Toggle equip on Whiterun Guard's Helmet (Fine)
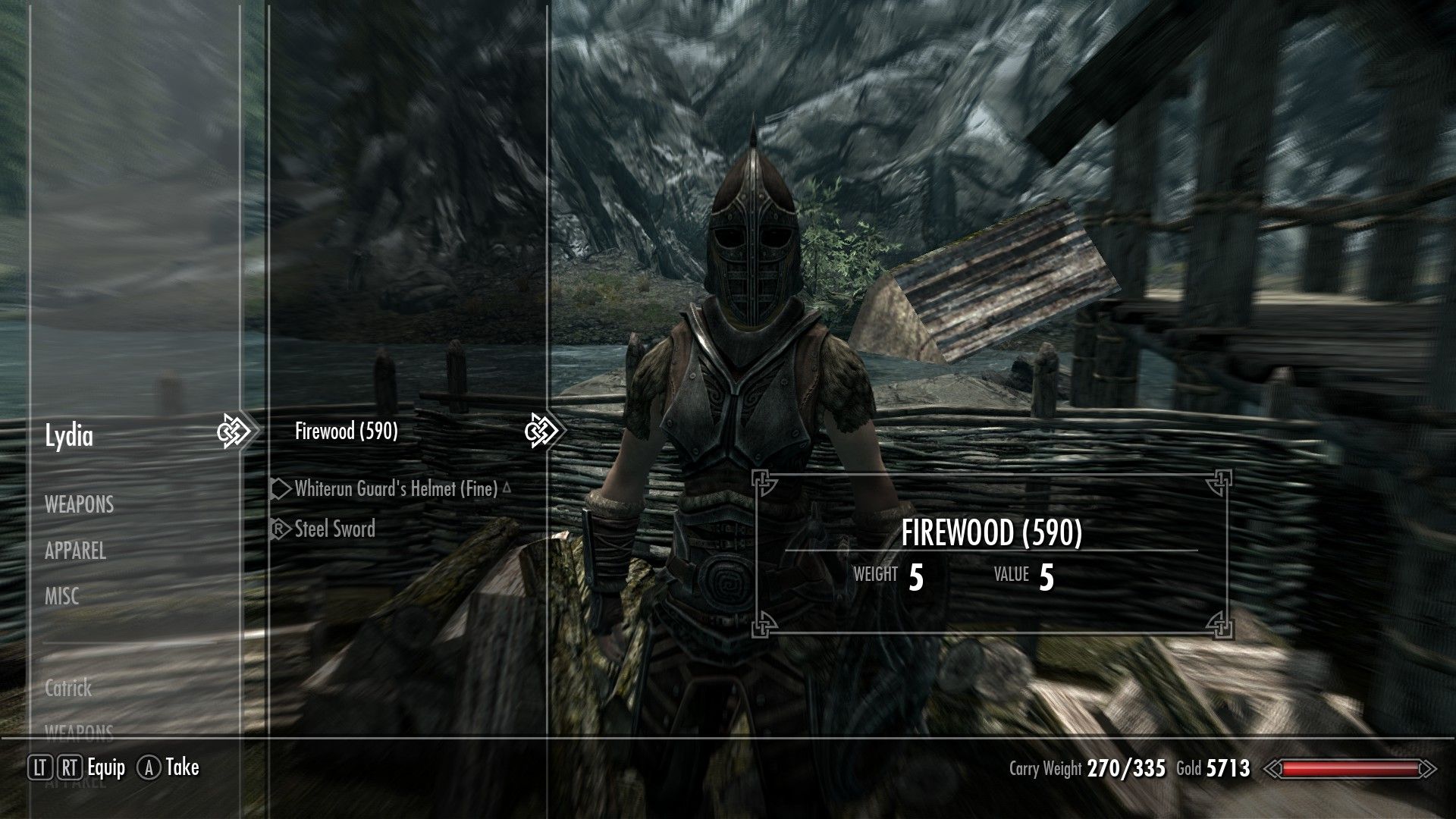 coord(394,489)
